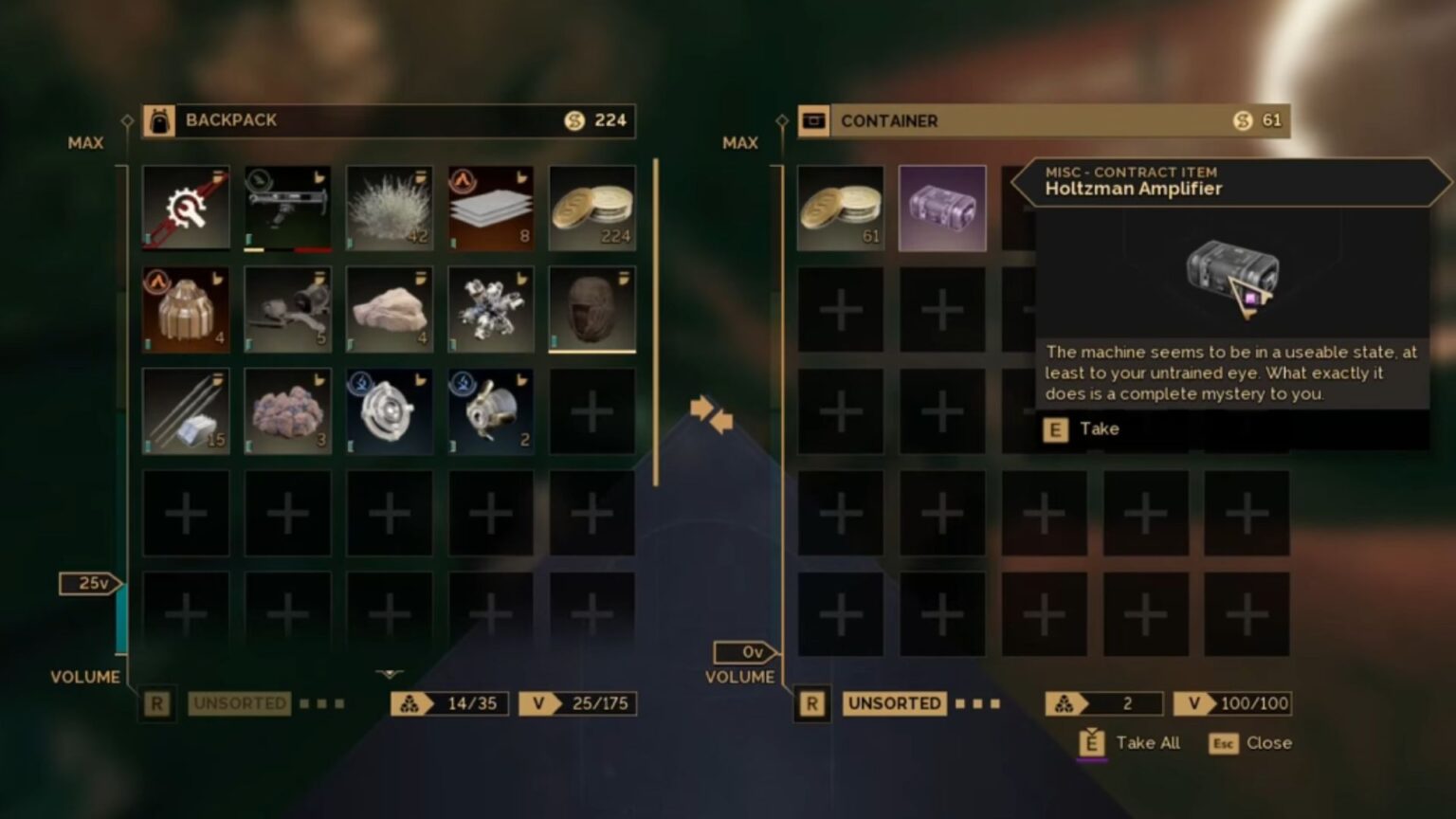1456x819 pixels.
Task: Click the transfer arrows between the two inventories
Action: tap(713, 417)
